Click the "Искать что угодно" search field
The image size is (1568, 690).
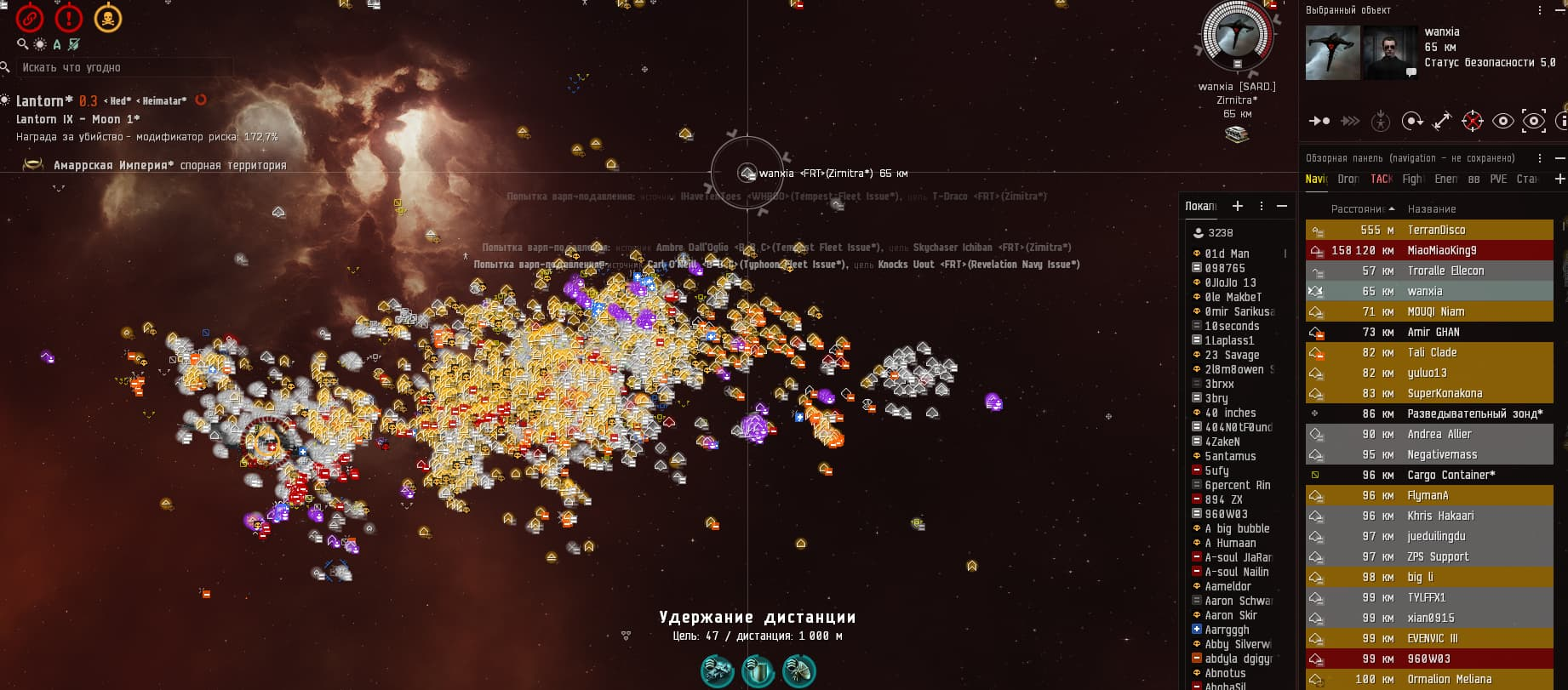click(x=119, y=67)
